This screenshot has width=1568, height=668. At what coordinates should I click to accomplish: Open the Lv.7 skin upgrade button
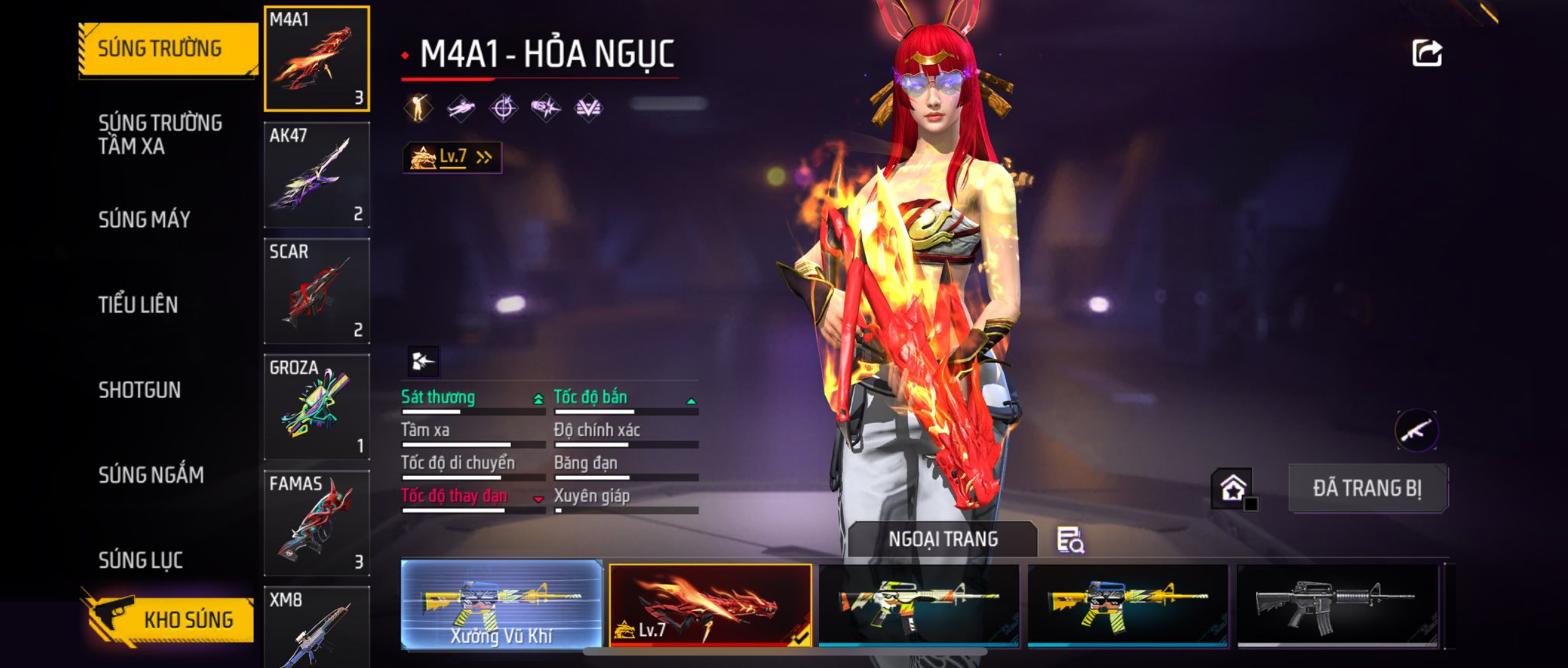point(452,157)
